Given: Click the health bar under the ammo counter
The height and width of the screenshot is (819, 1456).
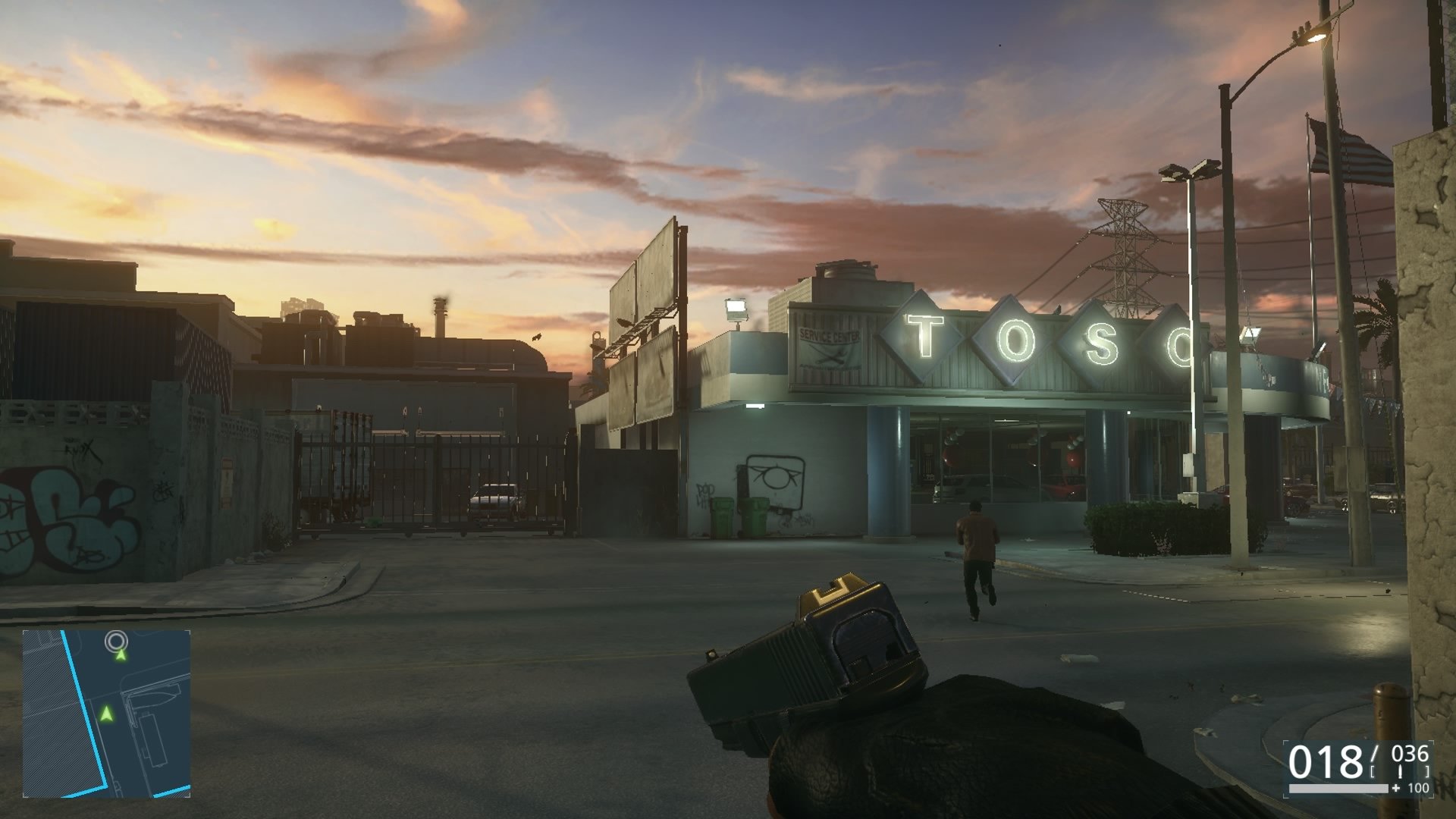Looking at the screenshot, I should pyautogui.click(x=1338, y=789).
